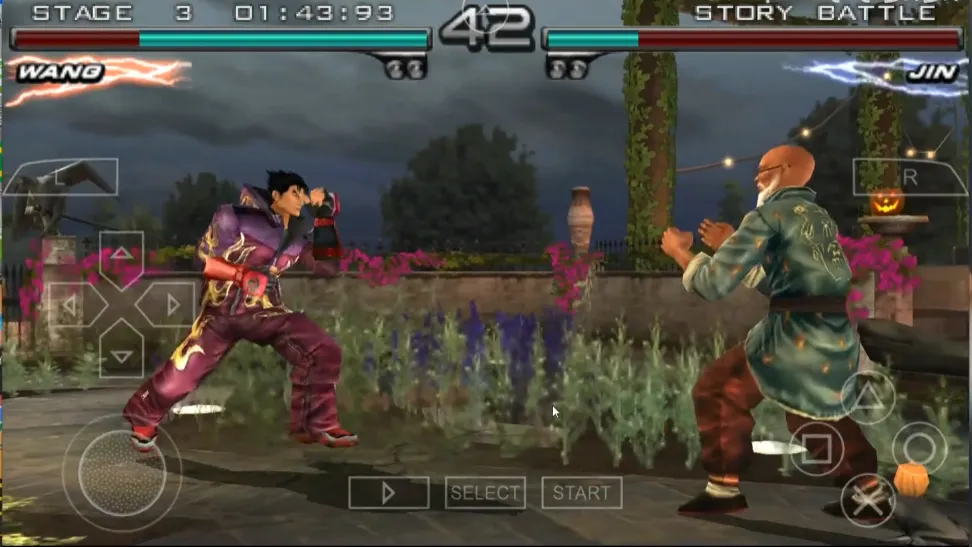Tap the cross action button
972x547 pixels.
[x=867, y=498]
